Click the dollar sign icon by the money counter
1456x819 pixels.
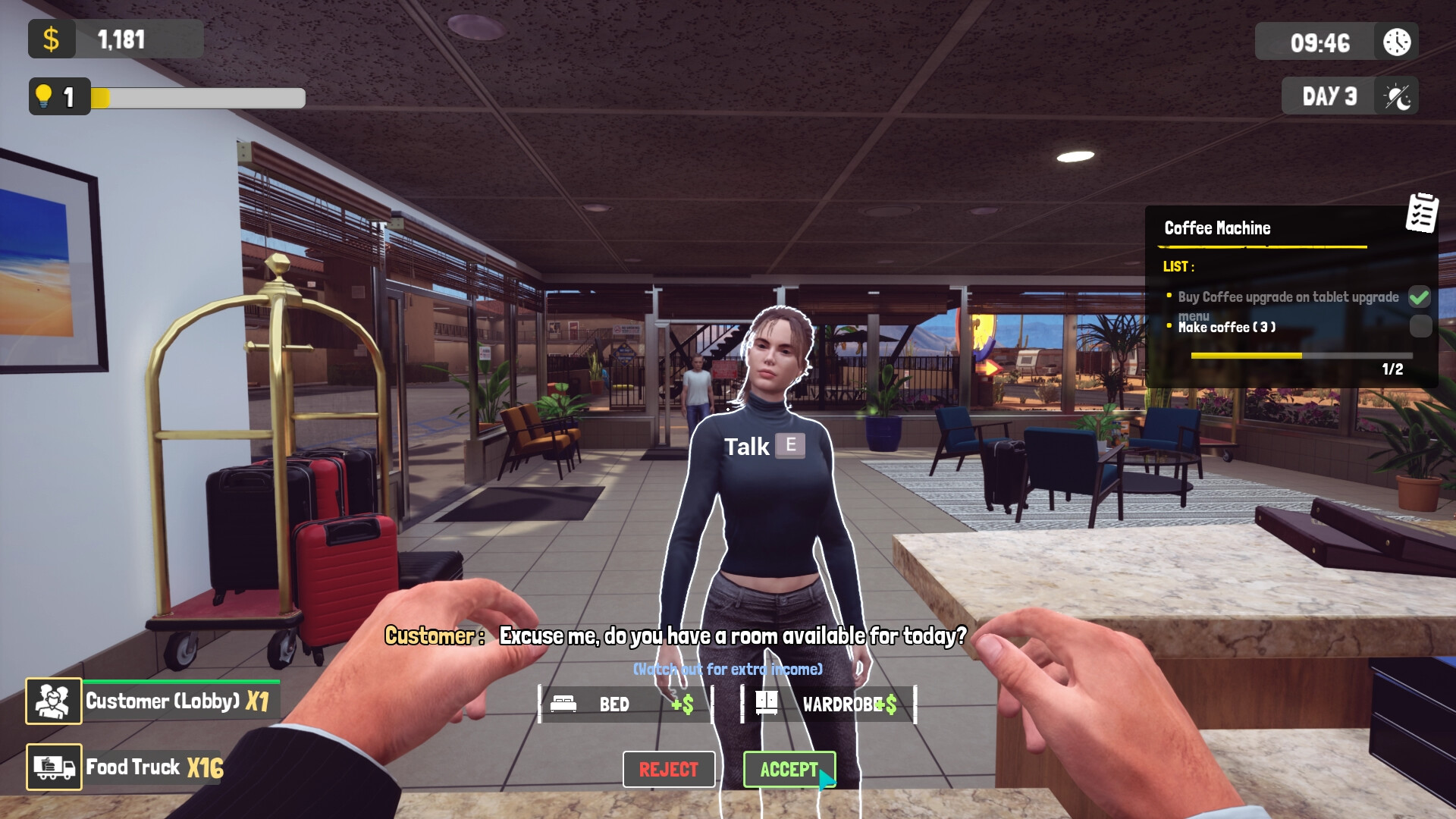[52, 39]
